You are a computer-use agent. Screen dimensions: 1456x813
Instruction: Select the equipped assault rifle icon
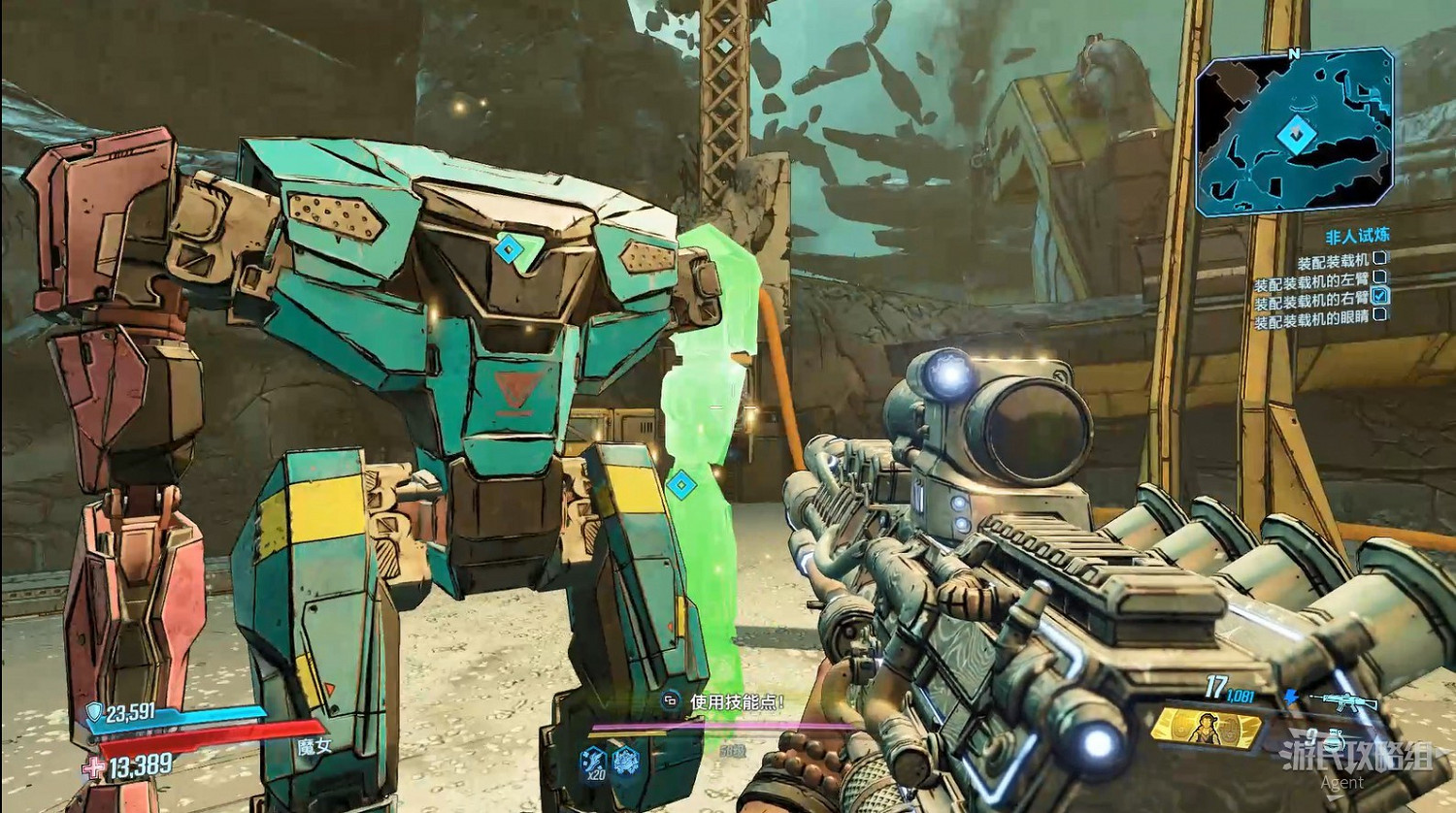pyautogui.click(x=1345, y=701)
